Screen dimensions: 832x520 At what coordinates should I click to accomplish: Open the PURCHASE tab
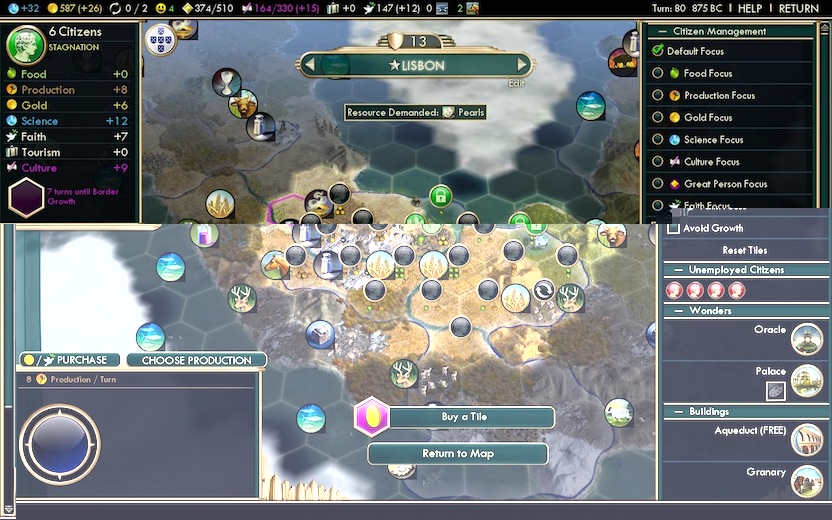pos(70,360)
